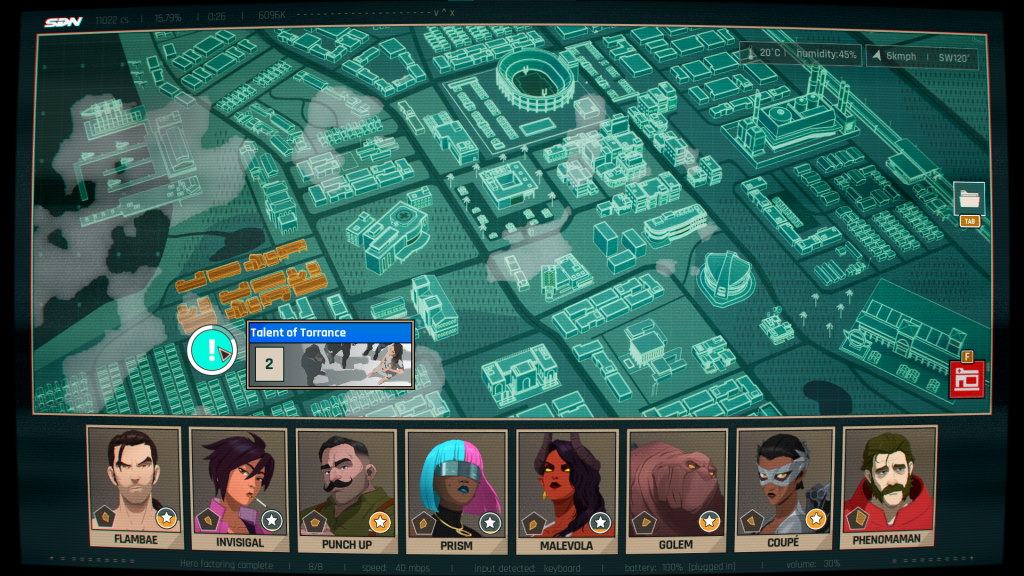Select Prism from the hero roster
The height and width of the screenshot is (576, 1024).
pos(455,488)
